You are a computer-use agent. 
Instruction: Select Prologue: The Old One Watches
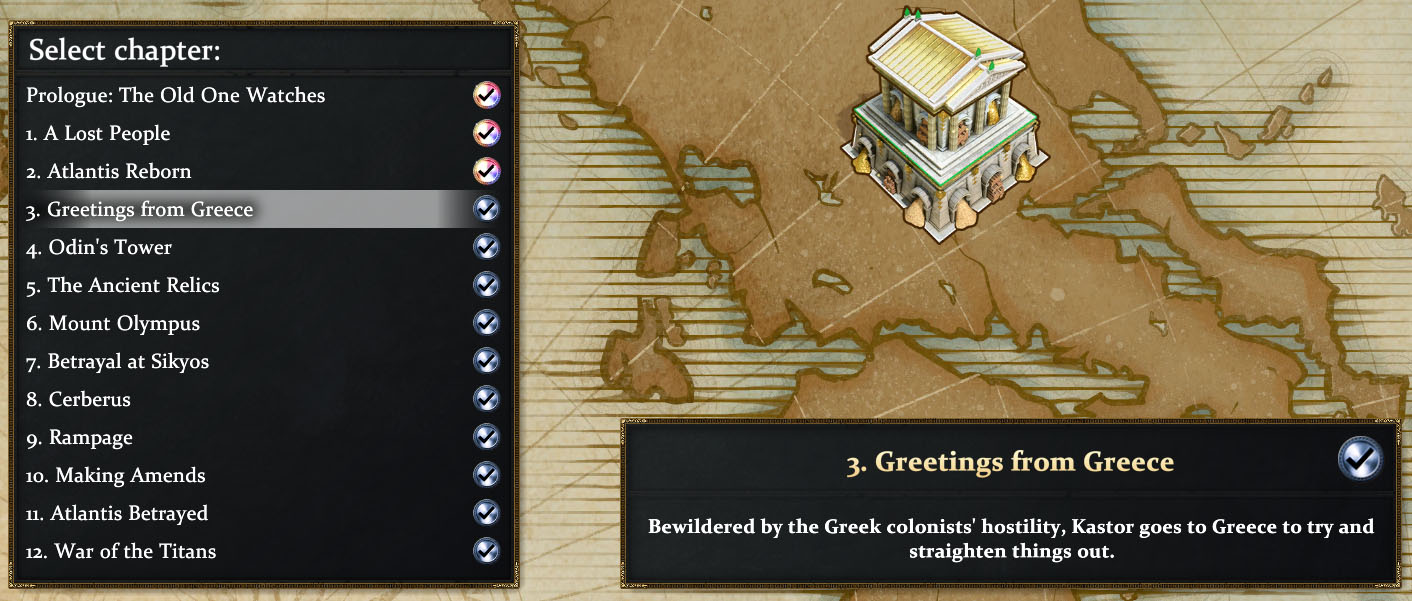tap(176, 96)
